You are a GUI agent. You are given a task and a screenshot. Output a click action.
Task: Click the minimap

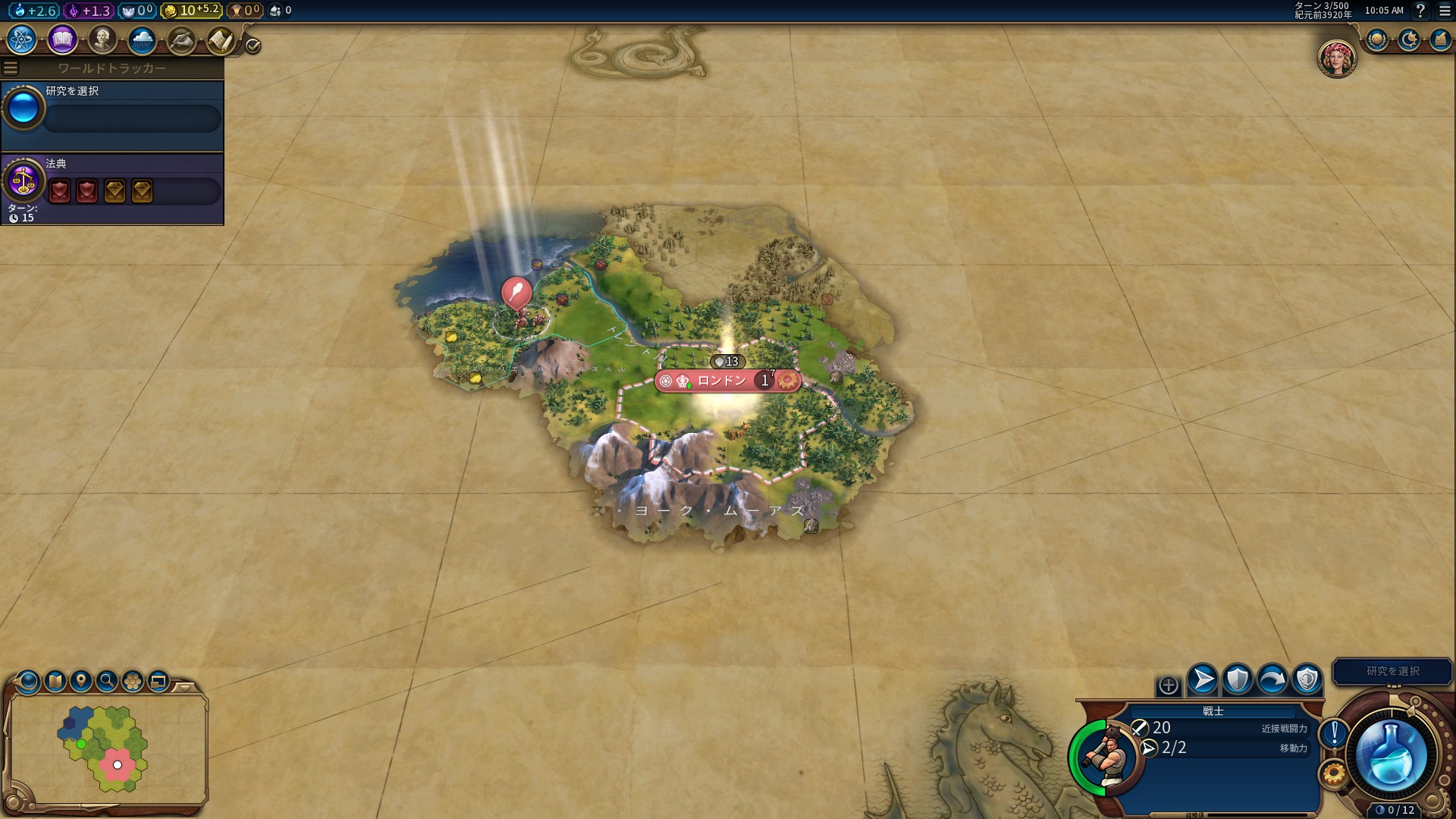(108, 748)
